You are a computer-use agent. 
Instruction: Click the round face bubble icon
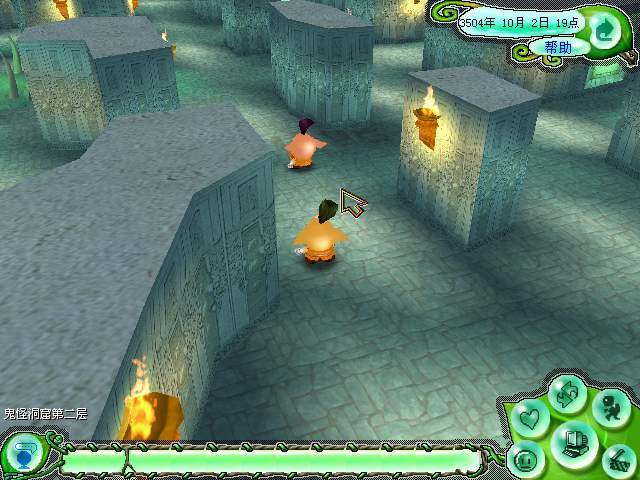pyautogui.click(x=527, y=461)
